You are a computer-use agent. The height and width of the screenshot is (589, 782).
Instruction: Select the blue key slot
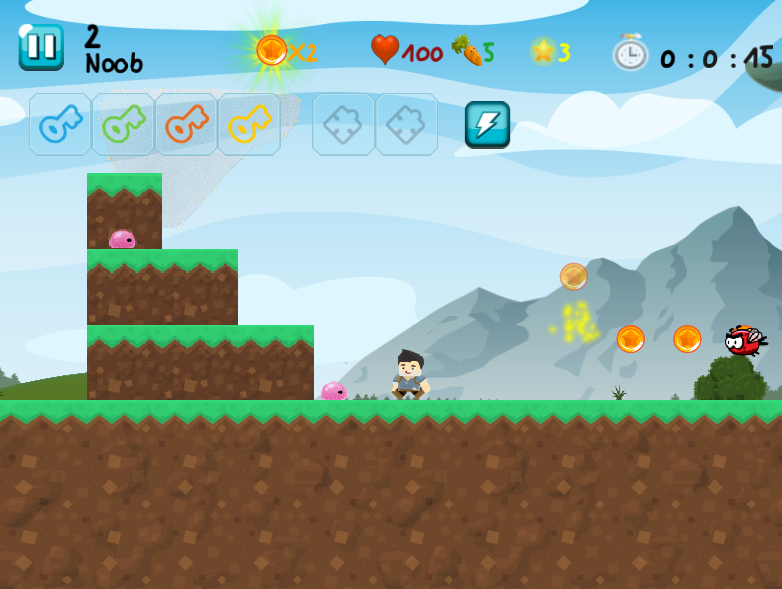coord(60,124)
